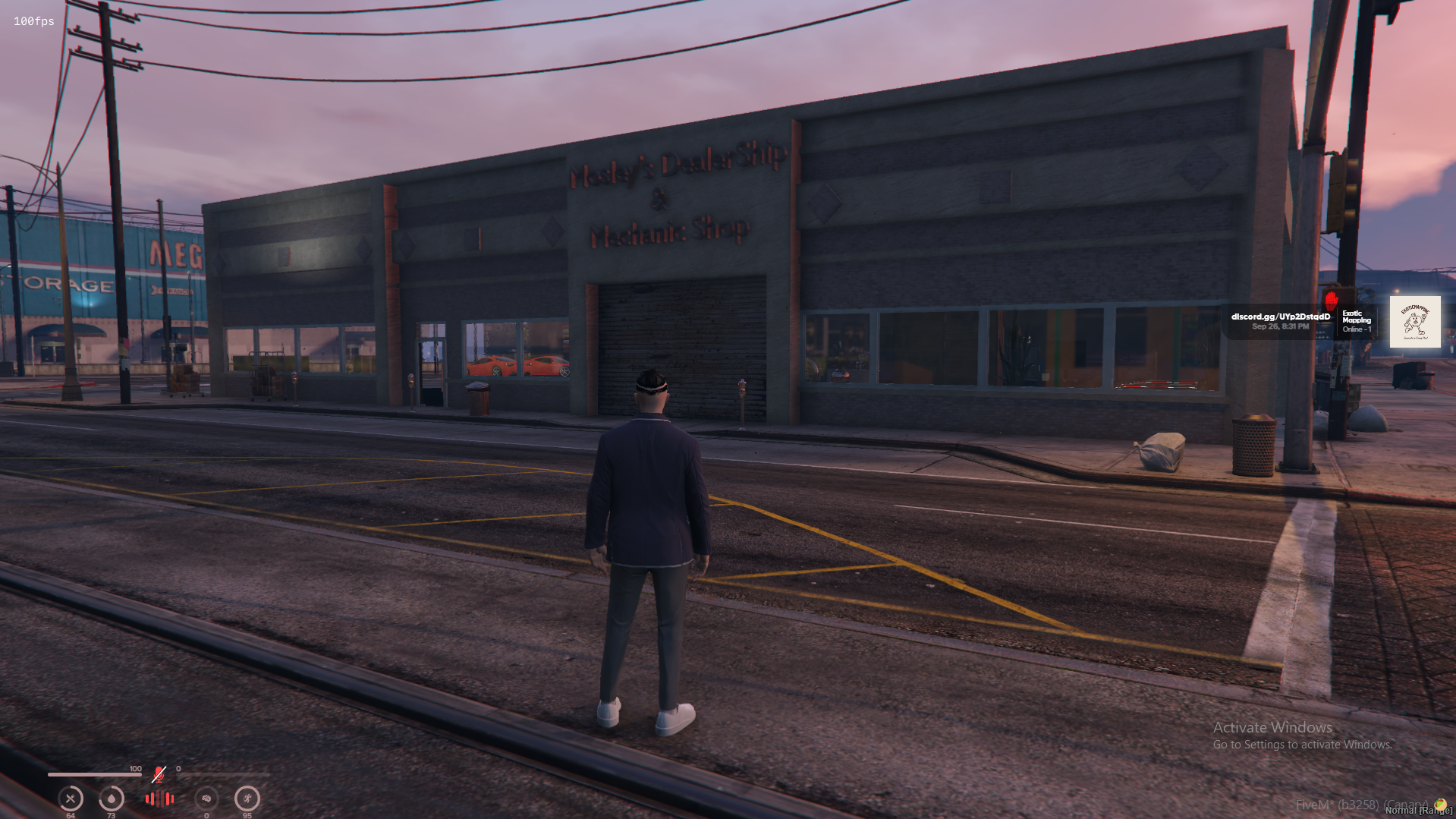Click the health bar showing 100
Viewport: 1456px width, 819px height.
(94, 775)
